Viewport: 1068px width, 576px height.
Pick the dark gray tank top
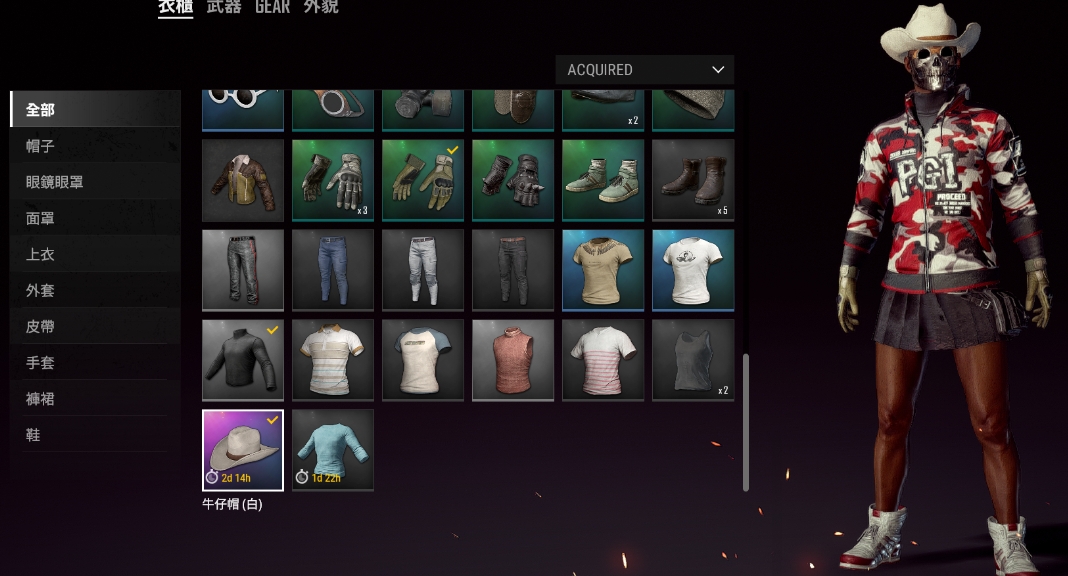pyautogui.click(x=693, y=360)
